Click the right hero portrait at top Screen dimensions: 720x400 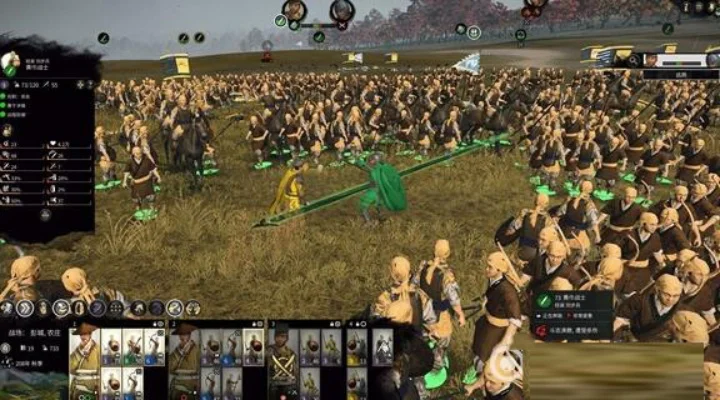coord(342,11)
